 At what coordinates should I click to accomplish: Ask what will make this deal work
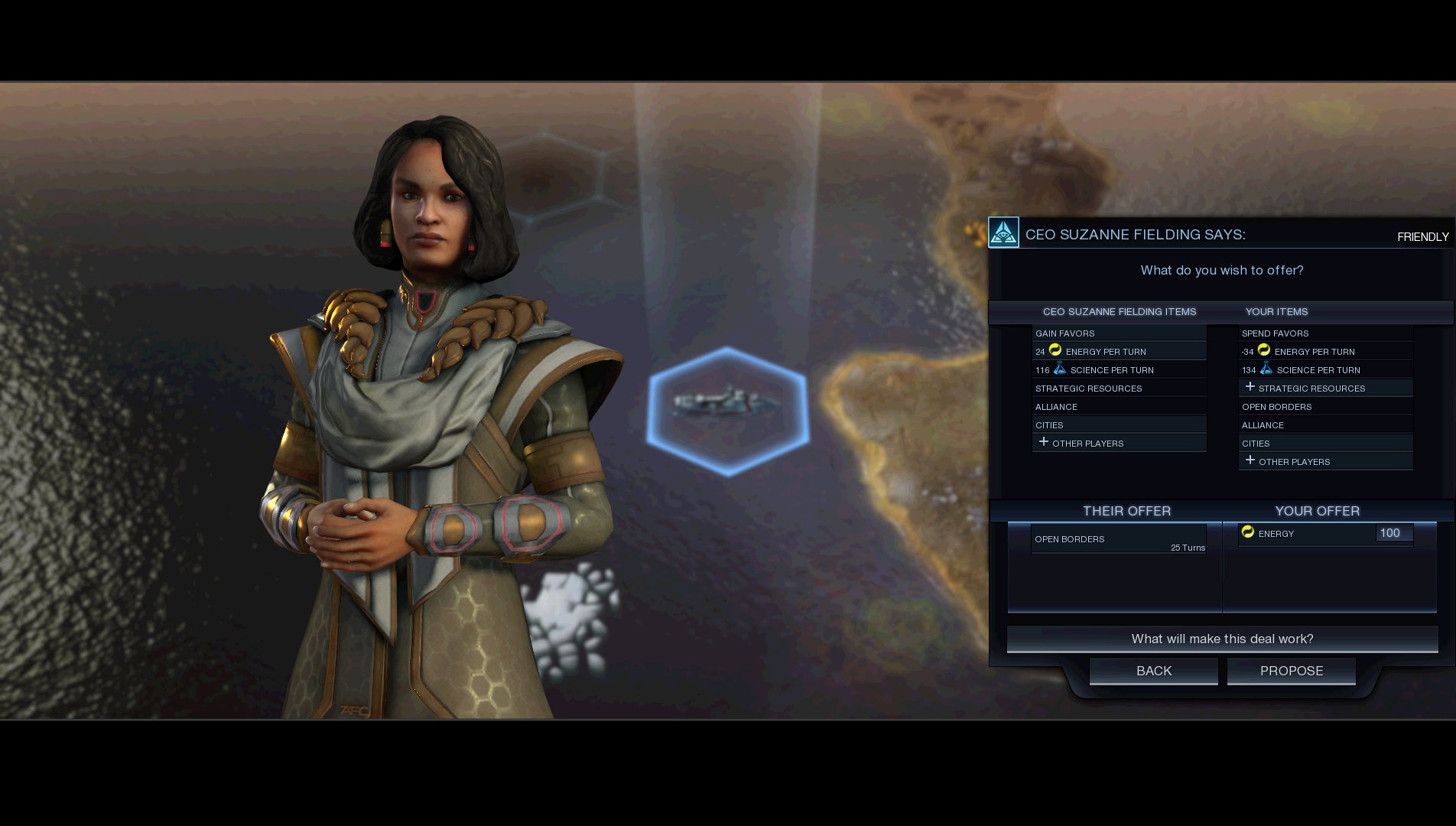[x=1222, y=639]
